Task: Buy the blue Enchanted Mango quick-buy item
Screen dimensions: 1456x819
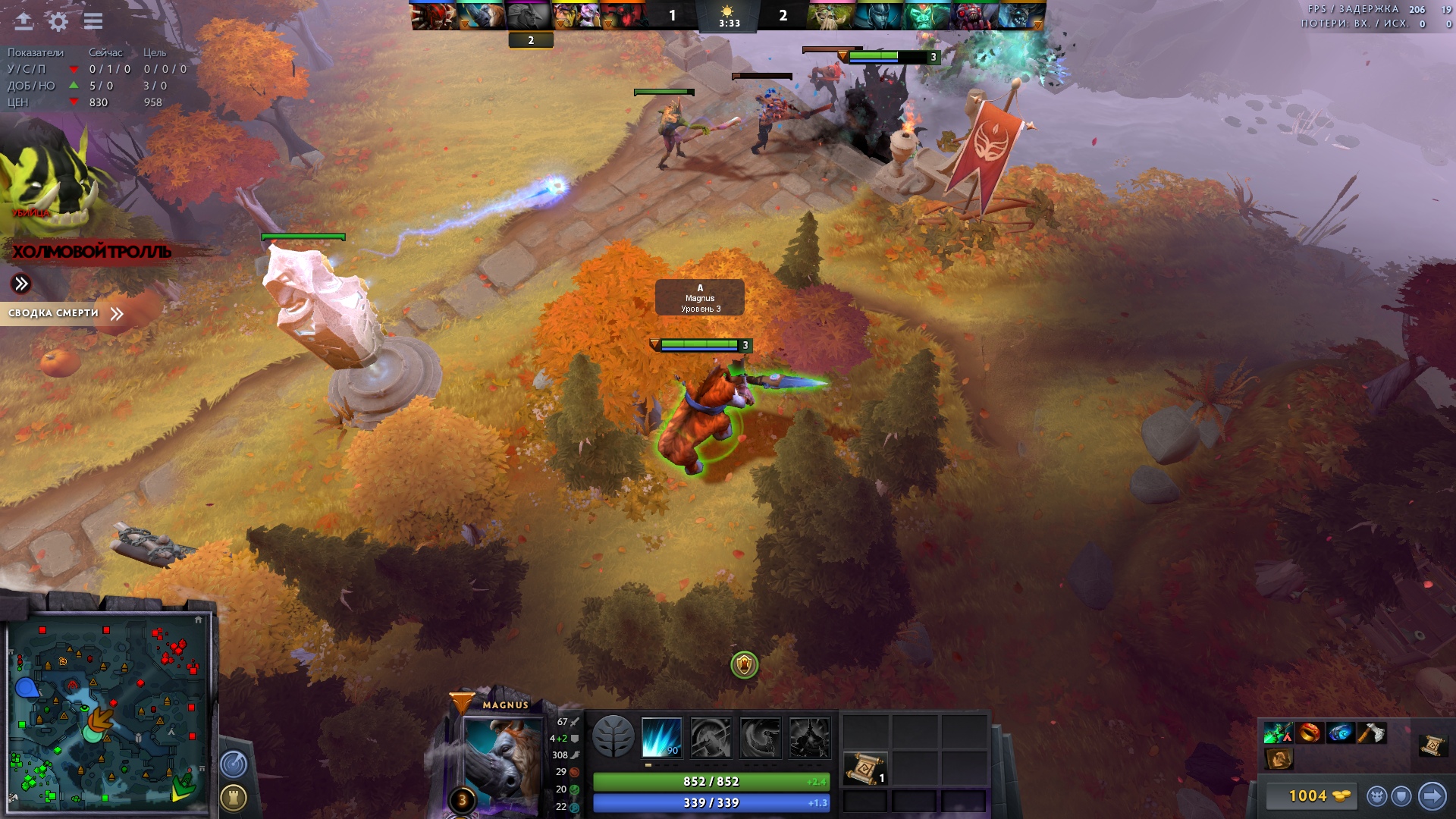Action: (x=1340, y=733)
